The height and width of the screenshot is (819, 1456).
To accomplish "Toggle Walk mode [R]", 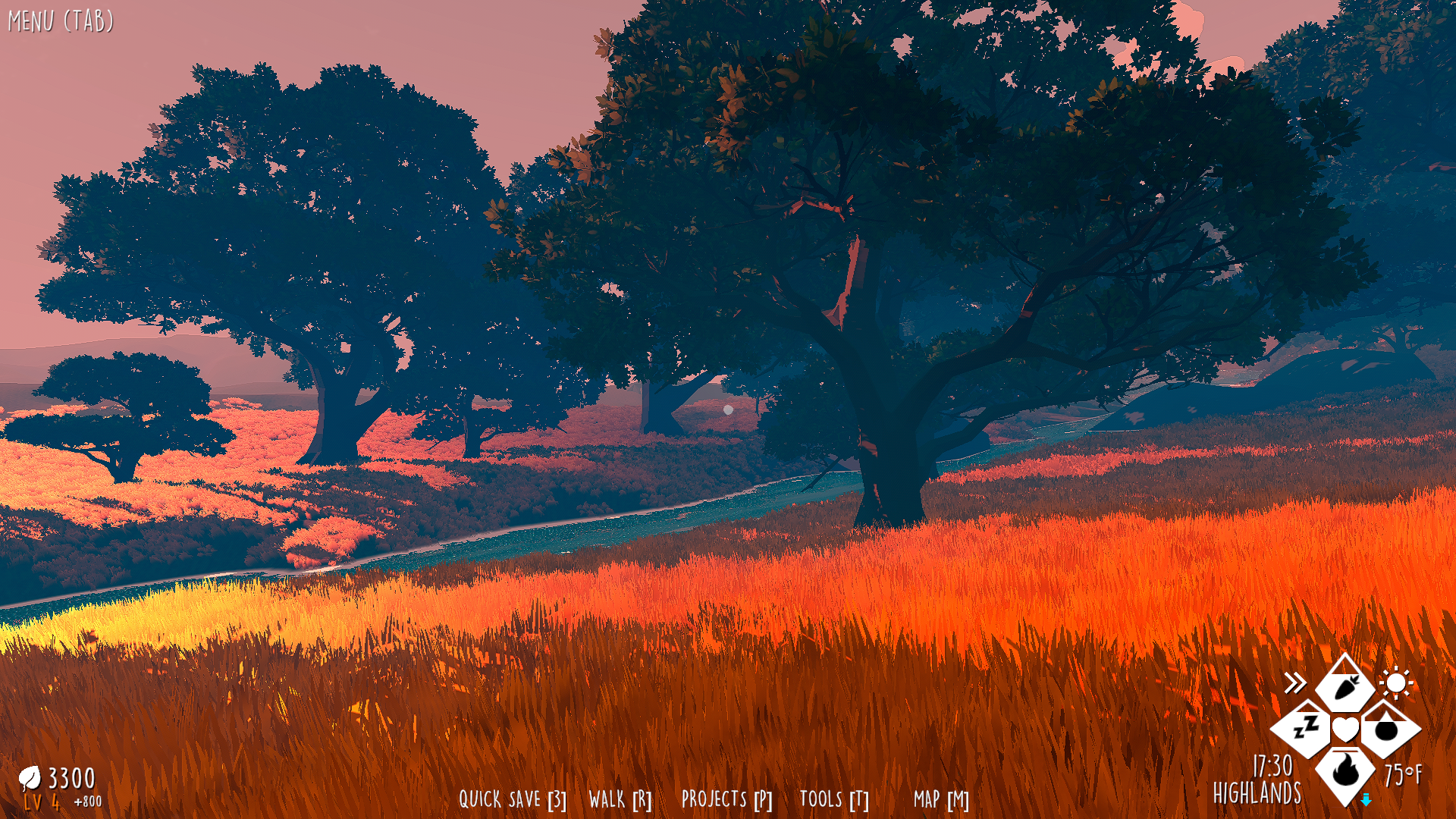I will click(x=620, y=799).
